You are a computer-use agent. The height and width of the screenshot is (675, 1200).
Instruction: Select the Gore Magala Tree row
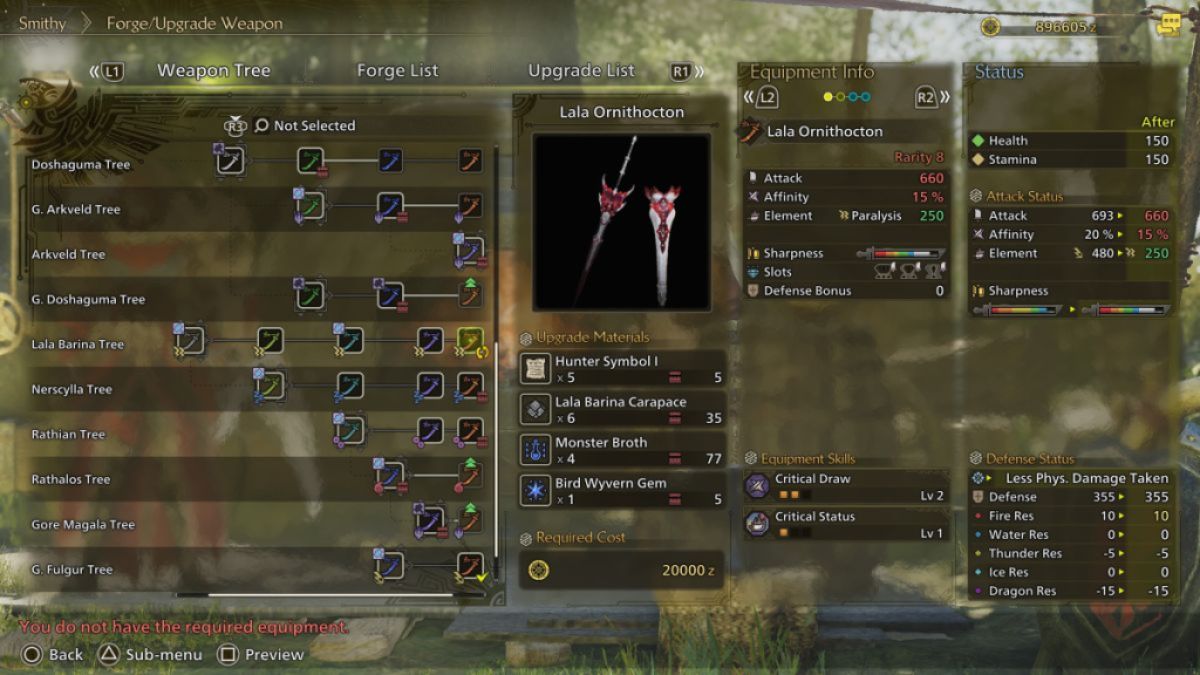82,524
